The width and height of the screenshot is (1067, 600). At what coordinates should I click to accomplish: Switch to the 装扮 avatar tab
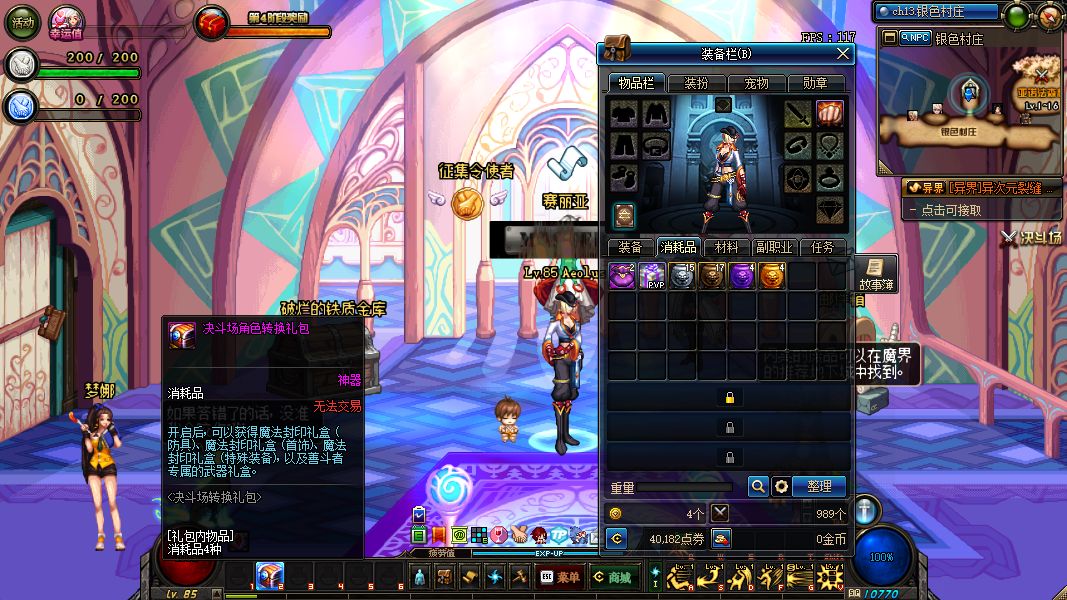(x=690, y=84)
